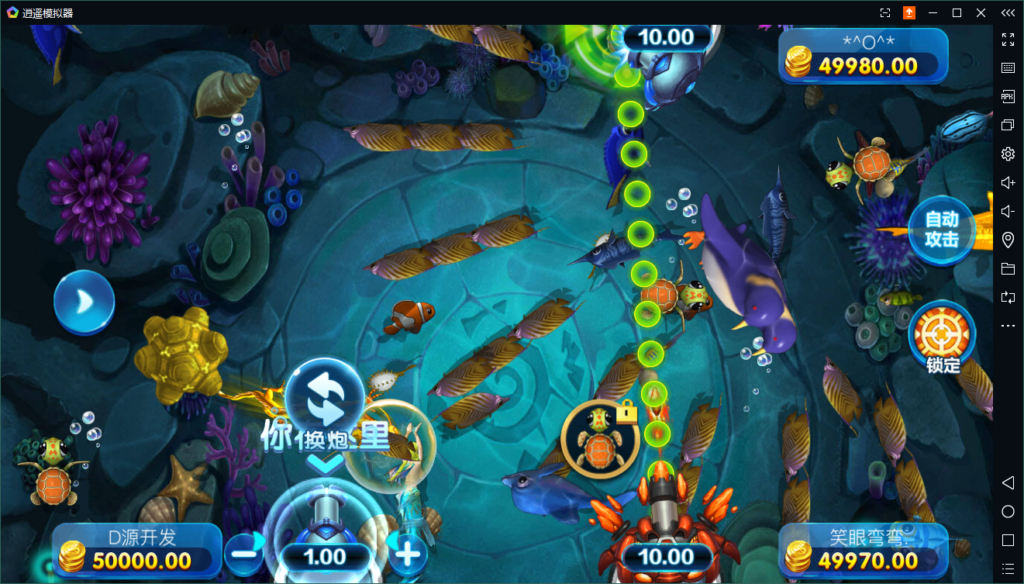This screenshot has width=1024, height=584.
Task: Turn emulator volume up
Action: click(x=1008, y=183)
